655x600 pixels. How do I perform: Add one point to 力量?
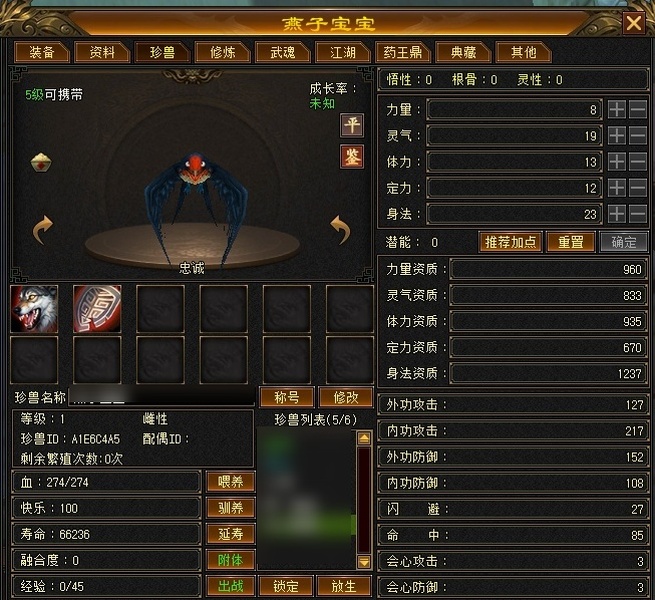click(x=617, y=109)
